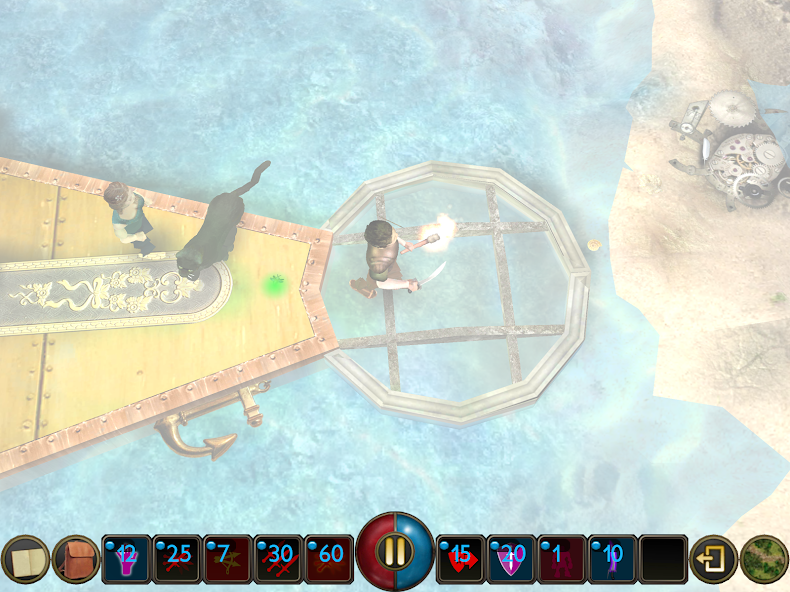Click the yellow exit arrow button
Screen dimensions: 790x592
tap(714, 559)
